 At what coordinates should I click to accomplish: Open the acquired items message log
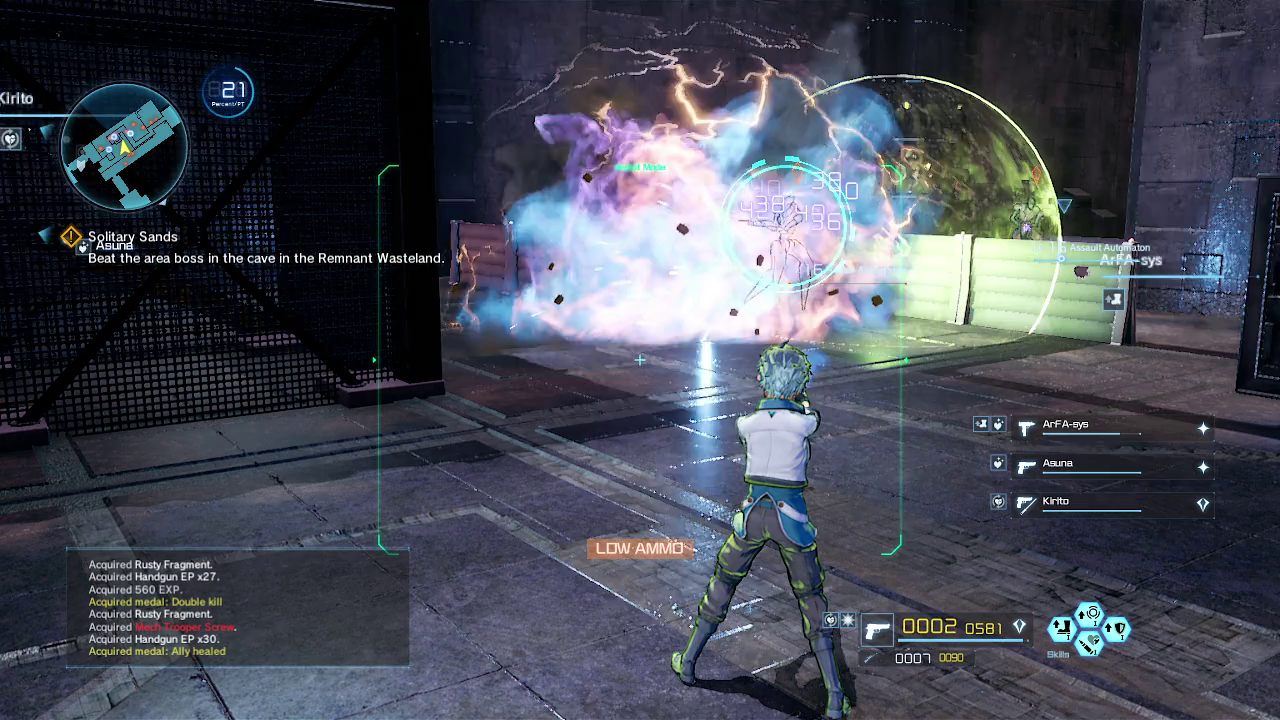click(x=237, y=608)
